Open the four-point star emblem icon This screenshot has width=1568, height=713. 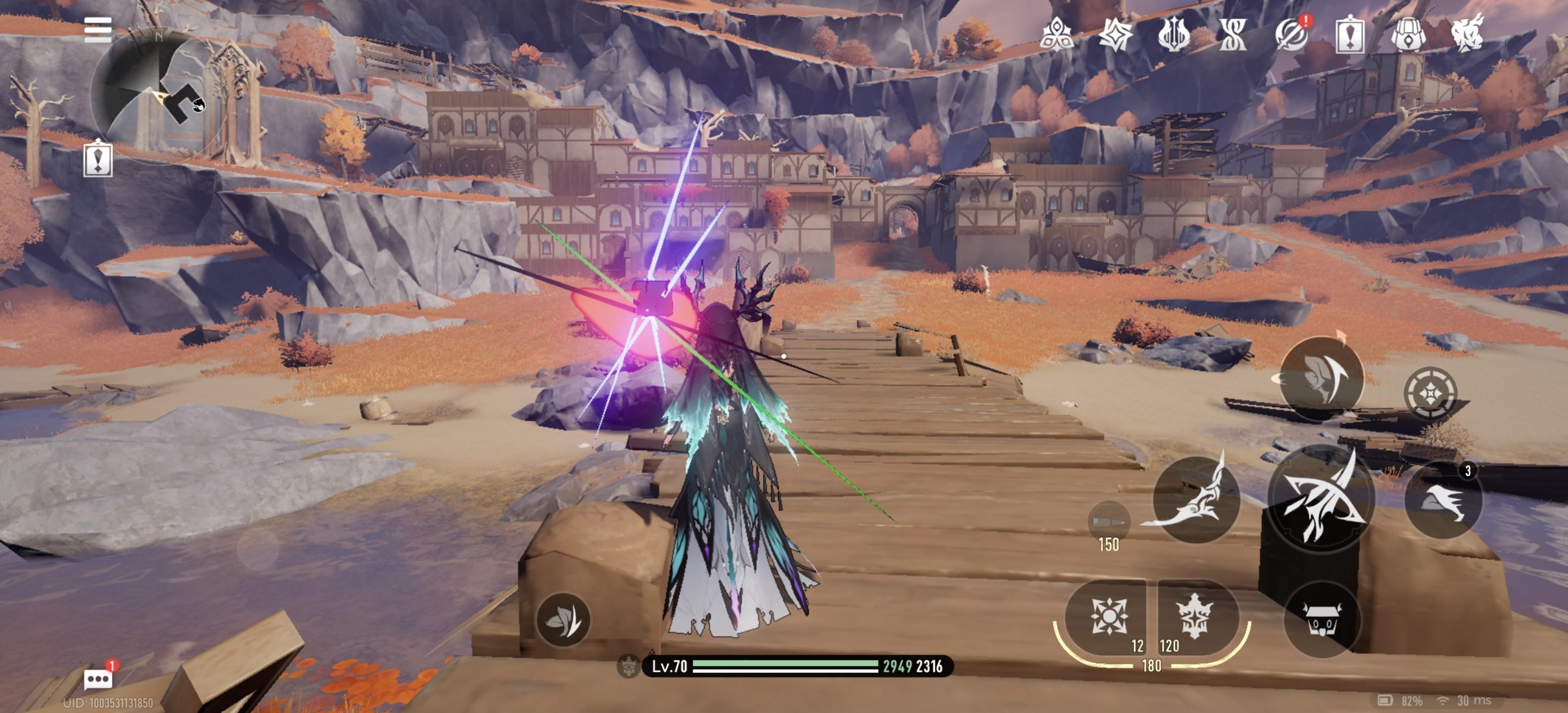[1115, 34]
